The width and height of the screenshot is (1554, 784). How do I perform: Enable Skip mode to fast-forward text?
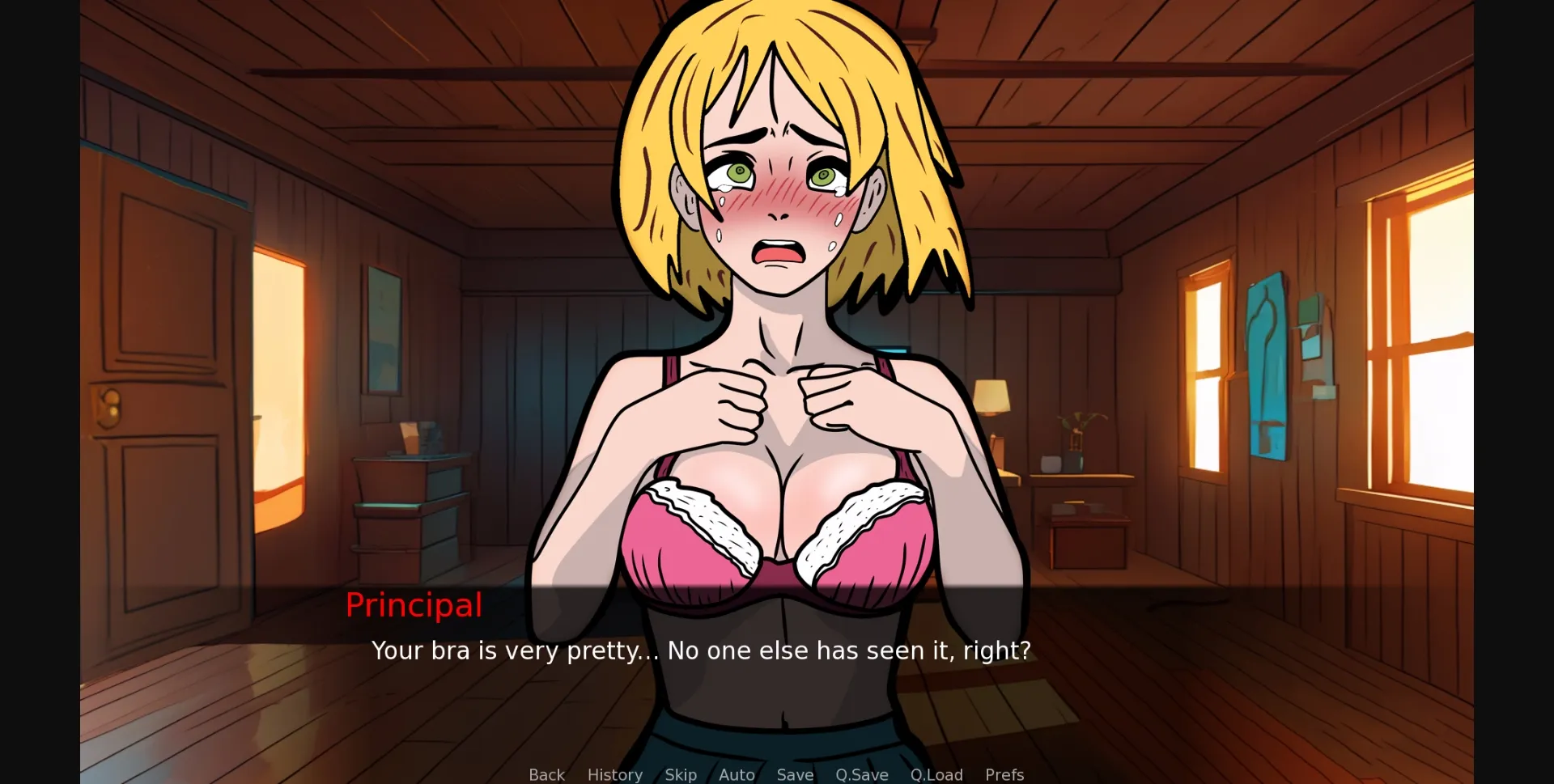coord(681,774)
